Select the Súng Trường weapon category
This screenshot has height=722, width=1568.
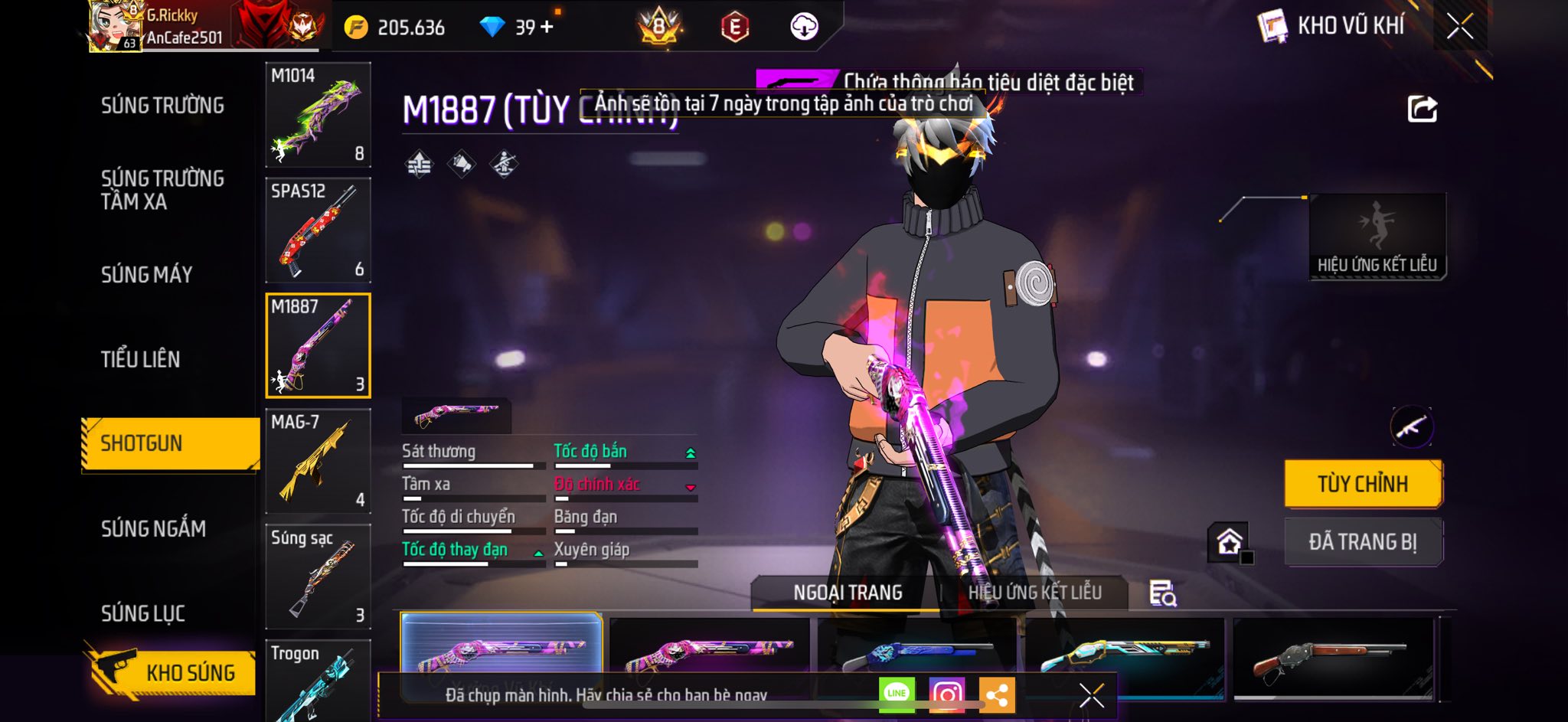coord(162,105)
